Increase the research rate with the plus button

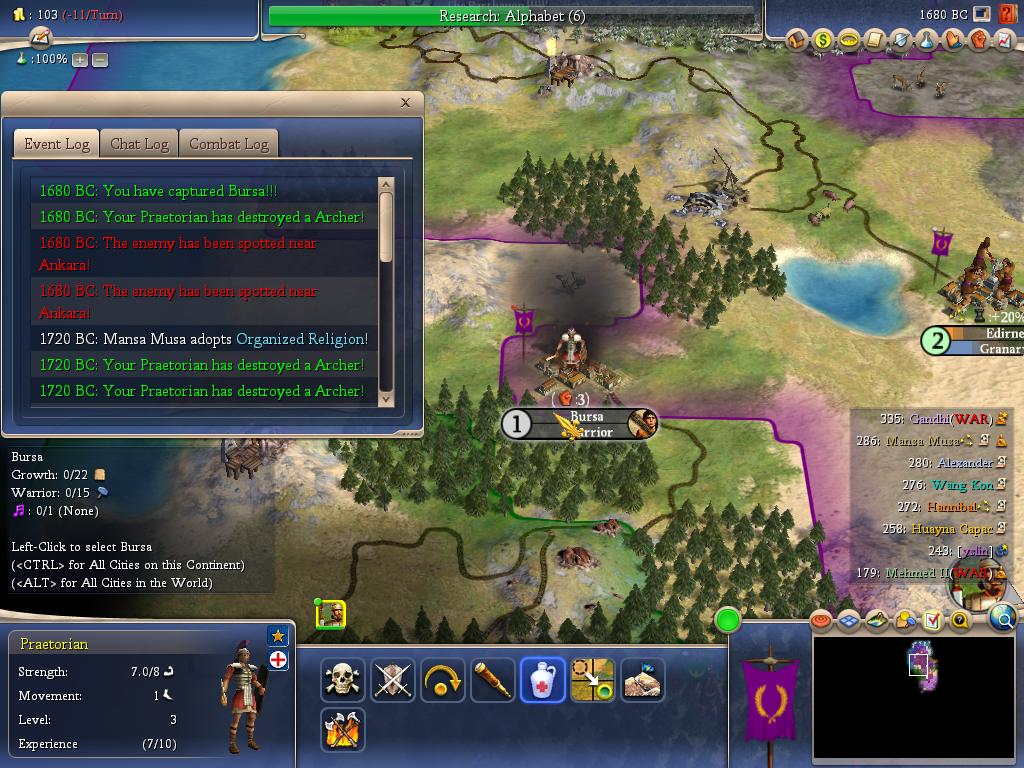pyautogui.click(x=80, y=60)
